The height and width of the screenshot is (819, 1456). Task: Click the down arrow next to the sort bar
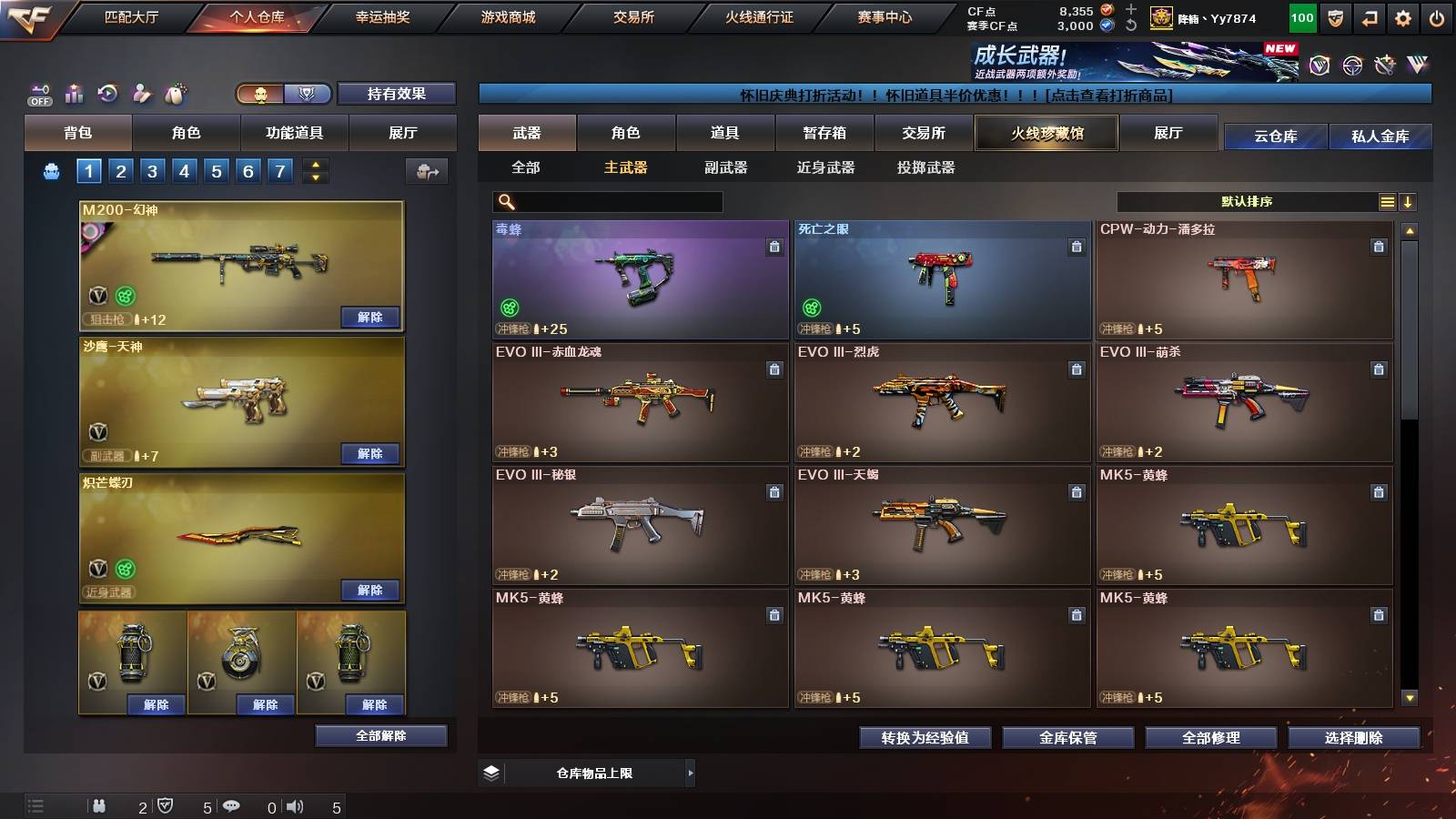(1408, 200)
